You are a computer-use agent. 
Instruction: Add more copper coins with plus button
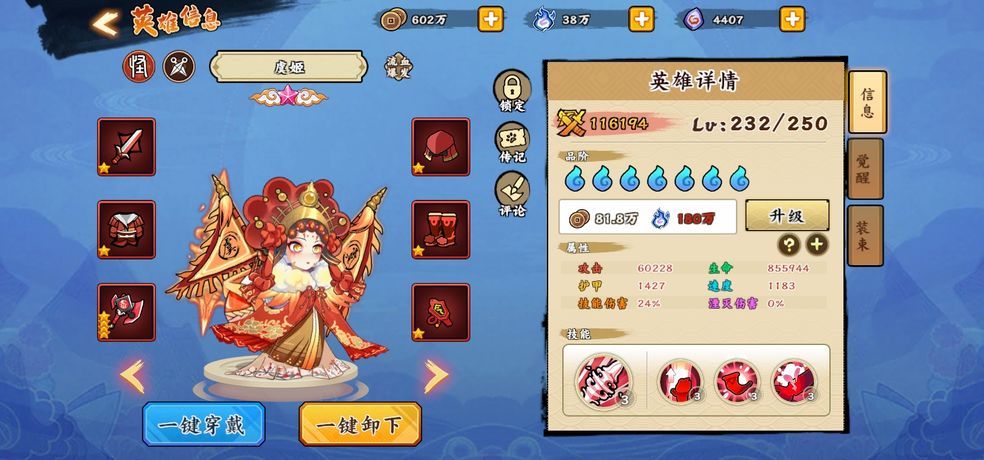[x=490, y=19]
